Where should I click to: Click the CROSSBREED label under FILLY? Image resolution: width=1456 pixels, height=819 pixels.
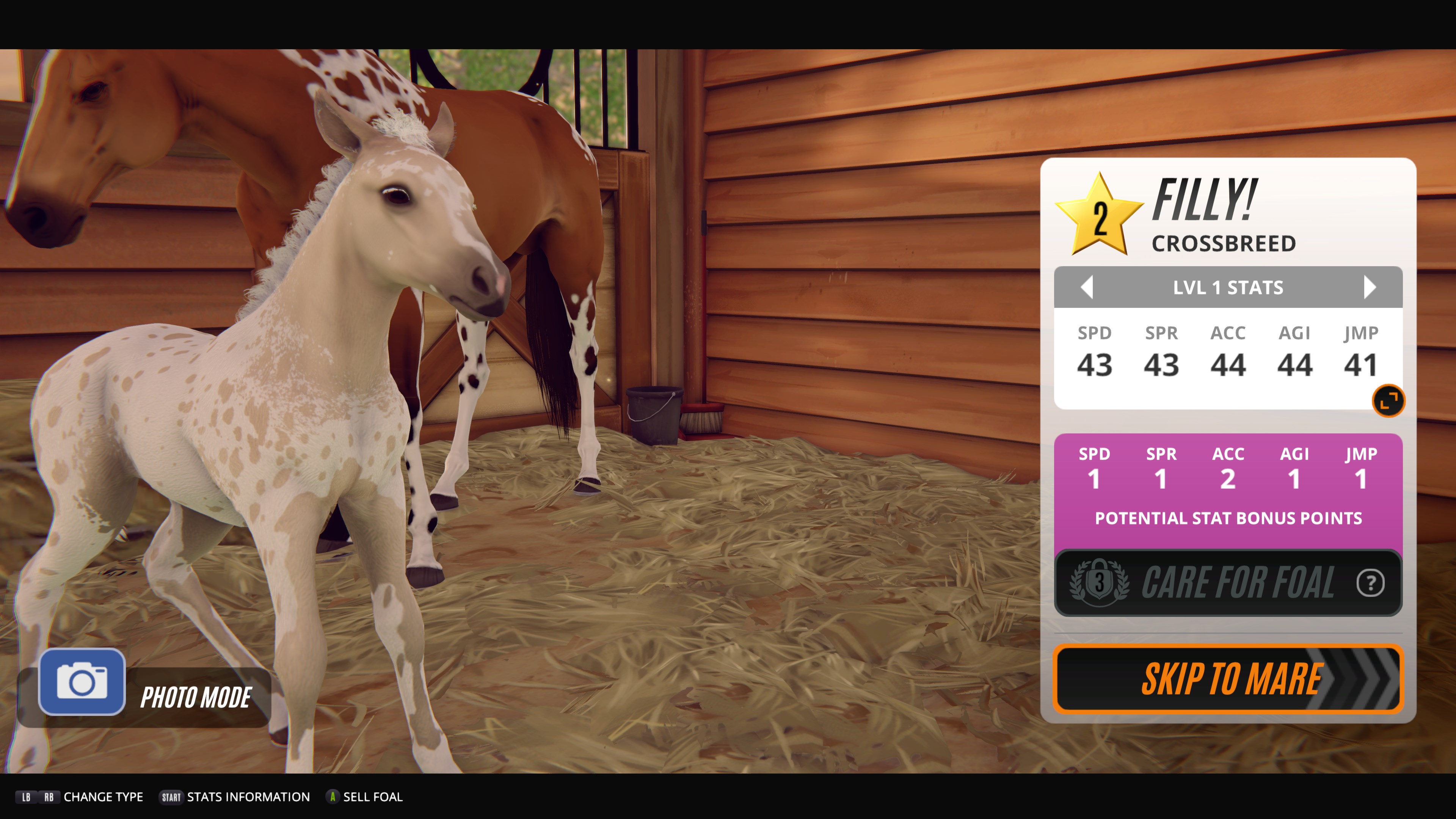click(x=1224, y=243)
